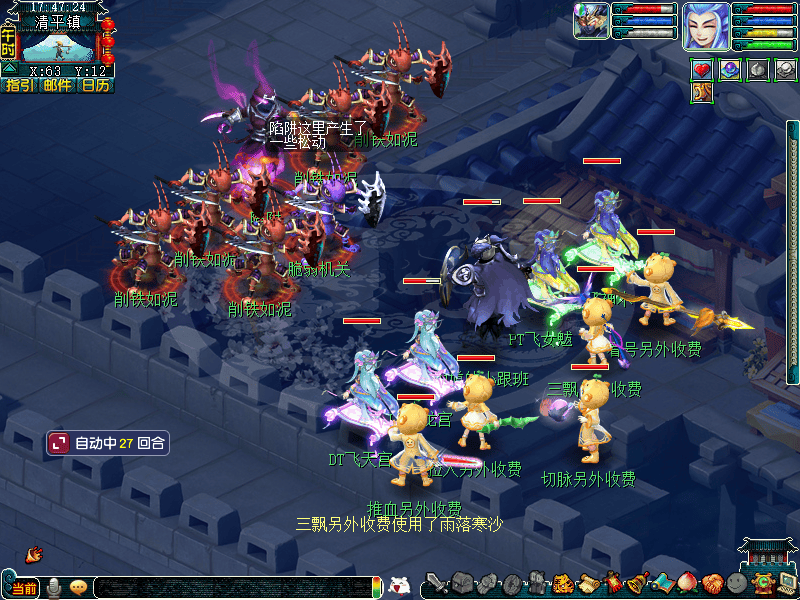This screenshot has height=600, width=800.
Task: Click the red heart buff icon
Action: [x=703, y=70]
